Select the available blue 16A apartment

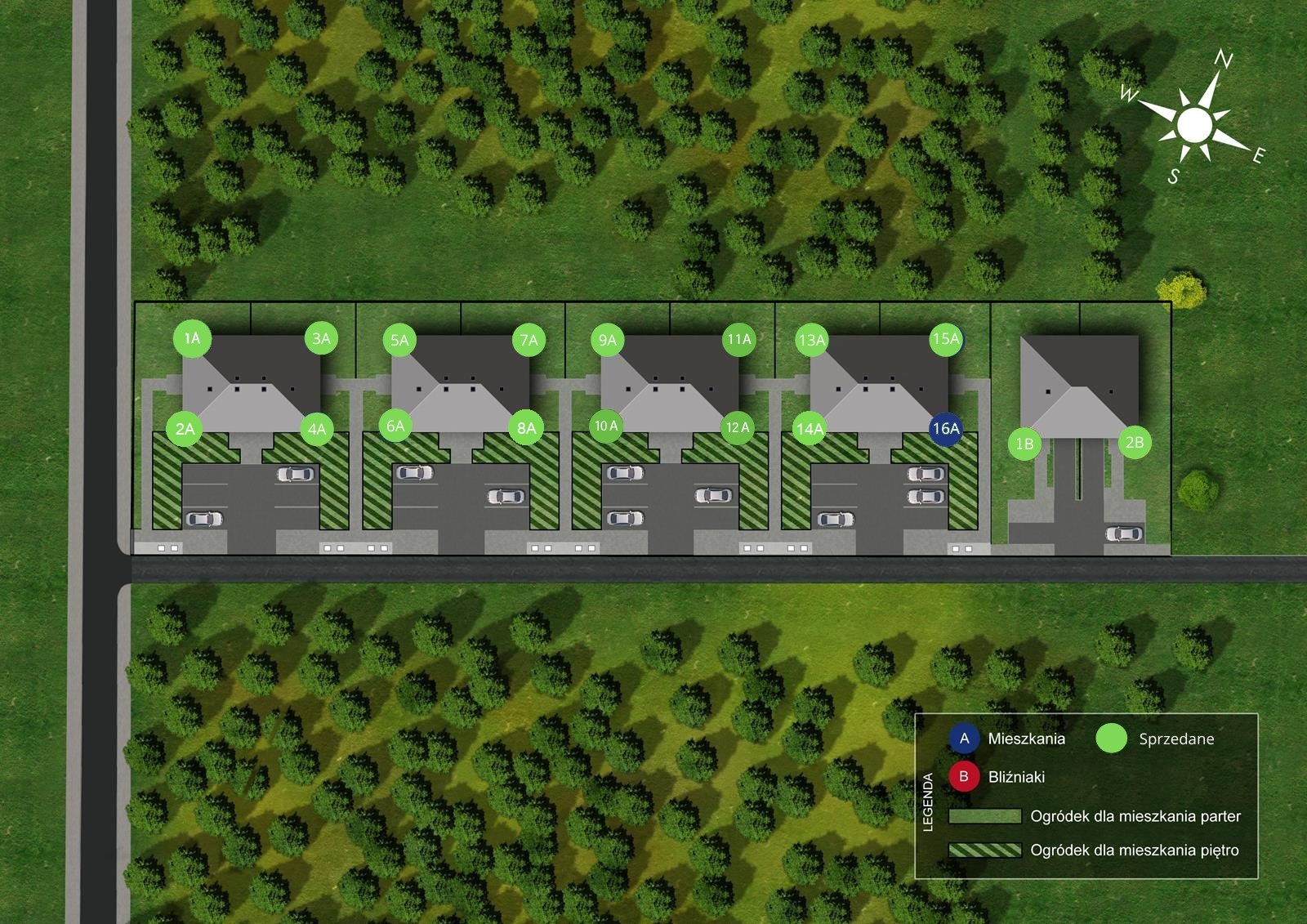(x=946, y=428)
